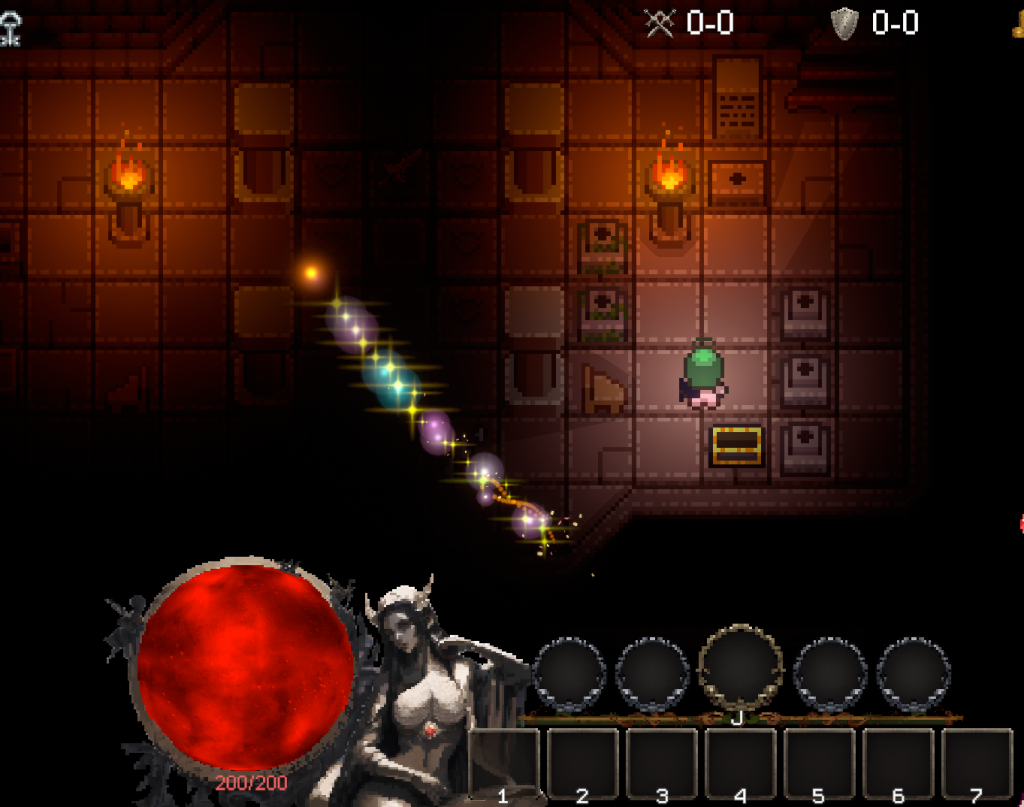Select the slot marked 4
The width and height of the screenshot is (1024, 807).
[x=741, y=761]
